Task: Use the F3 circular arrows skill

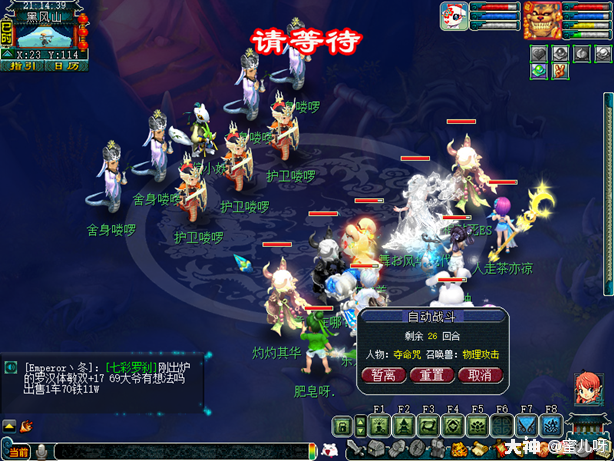Action: pyautogui.click(x=429, y=425)
